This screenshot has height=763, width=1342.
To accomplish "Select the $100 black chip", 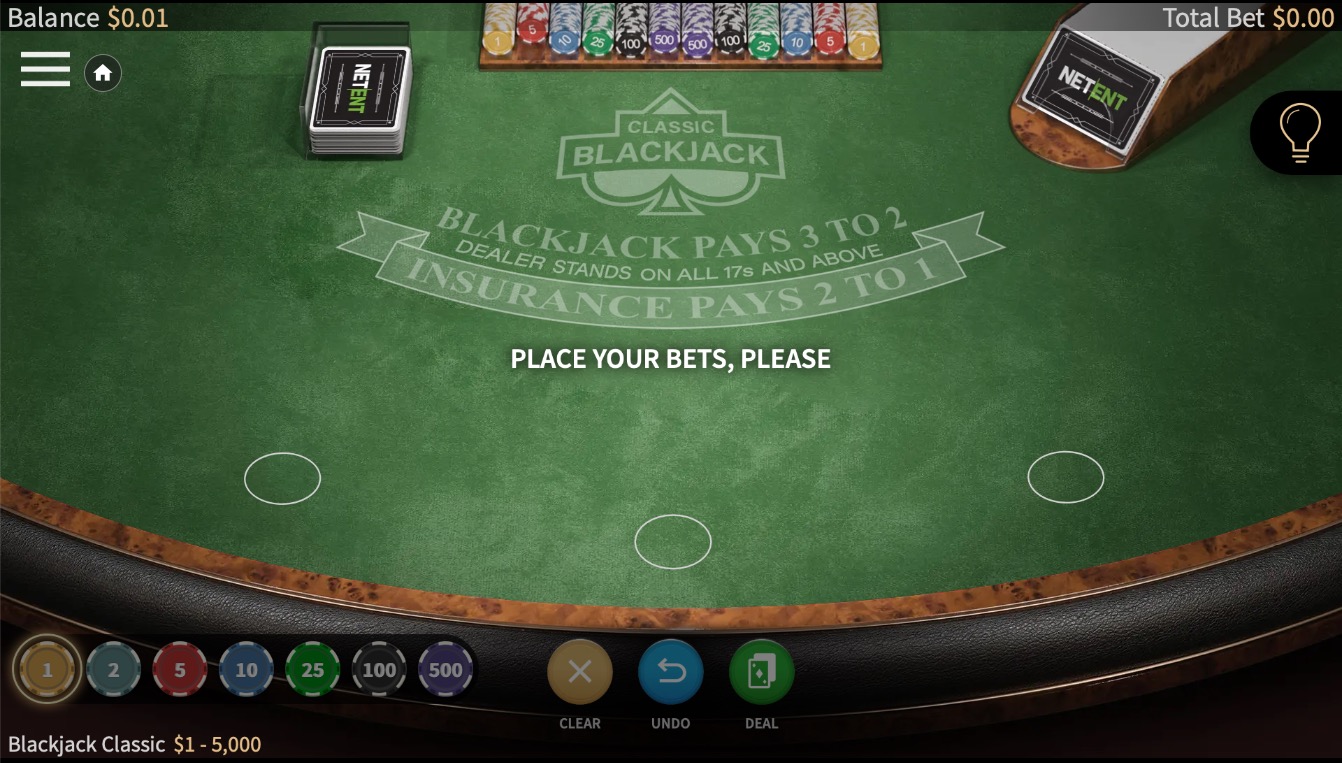I will [x=379, y=668].
